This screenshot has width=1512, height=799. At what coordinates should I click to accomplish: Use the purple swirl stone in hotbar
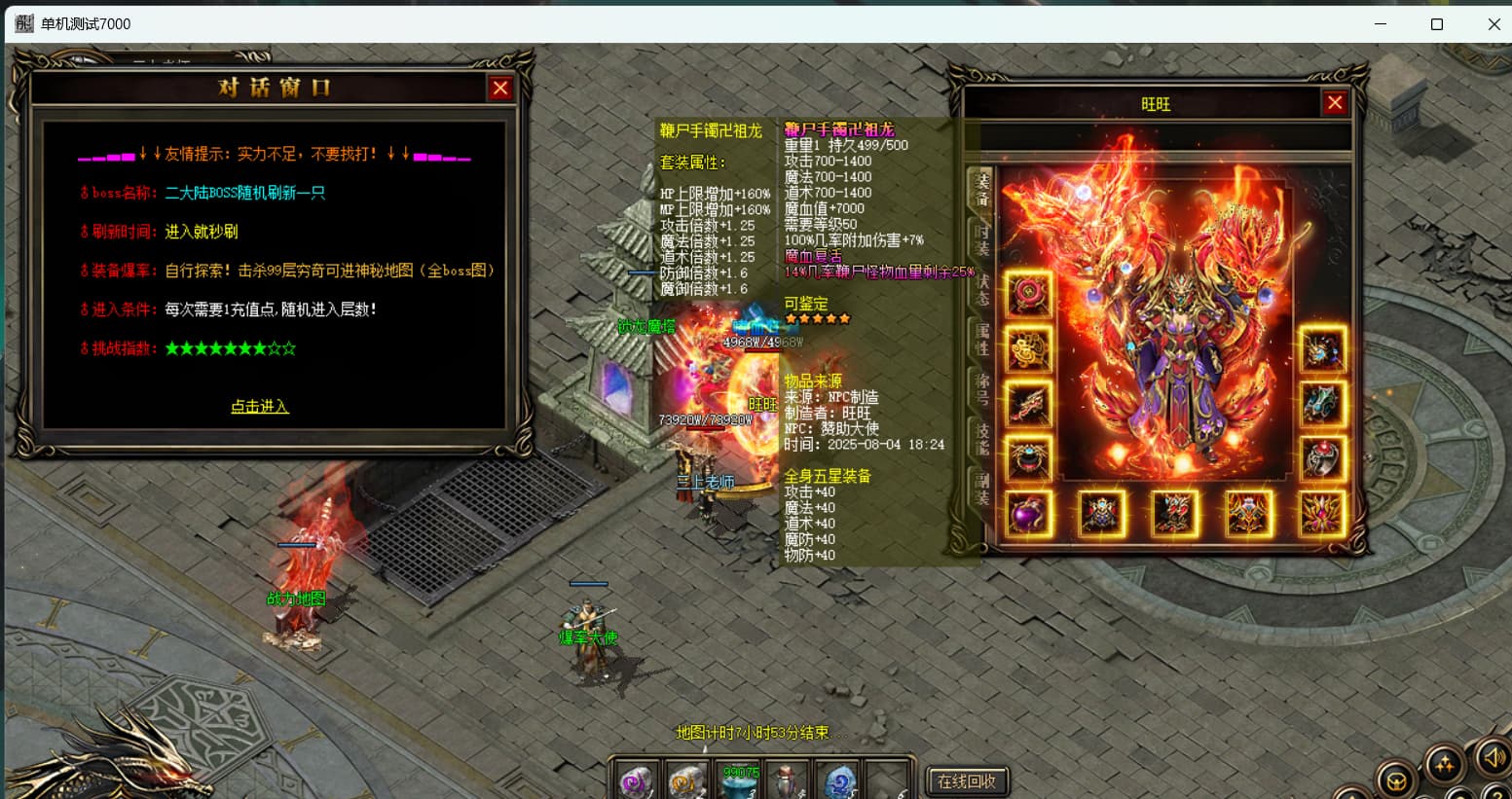click(x=638, y=781)
